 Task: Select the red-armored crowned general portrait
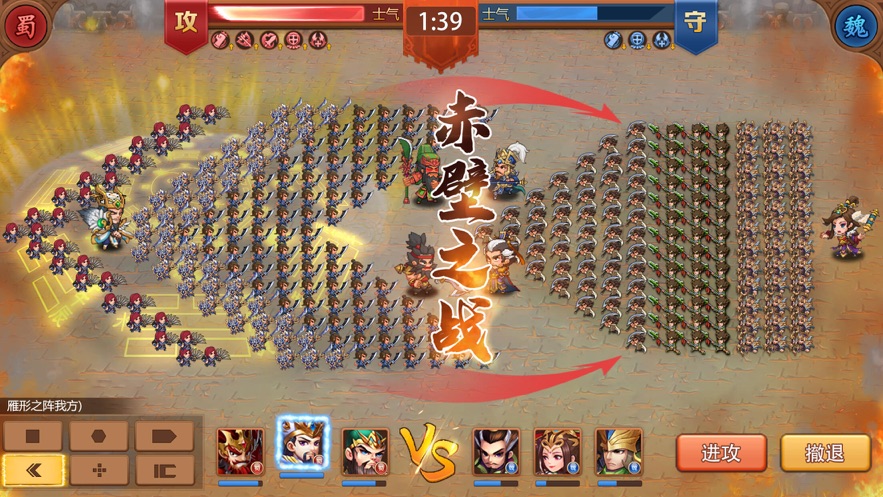coord(241,452)
